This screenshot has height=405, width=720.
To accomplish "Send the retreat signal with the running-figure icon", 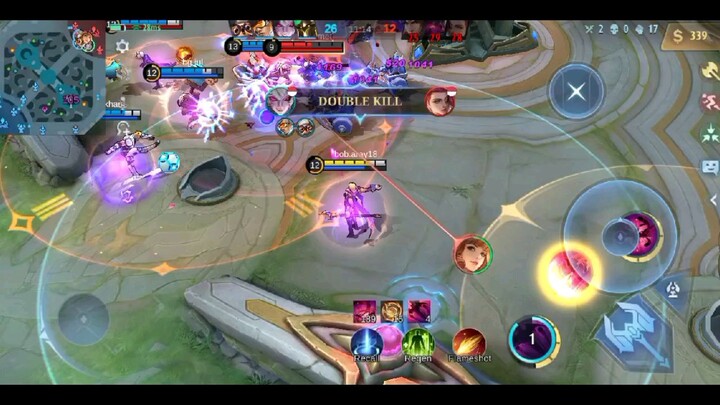I will point(710,101).
